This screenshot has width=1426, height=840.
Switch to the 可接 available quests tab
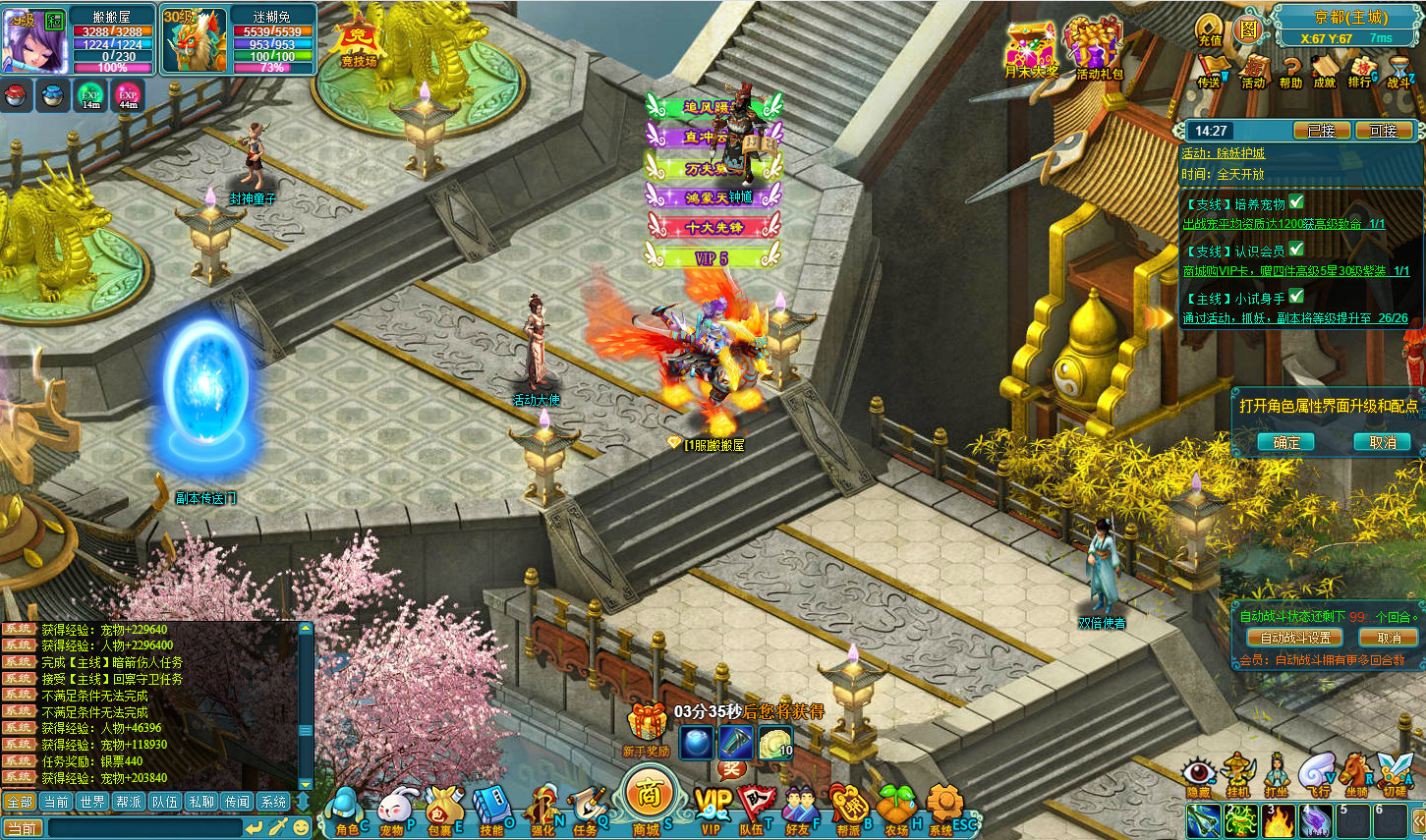1383,131
